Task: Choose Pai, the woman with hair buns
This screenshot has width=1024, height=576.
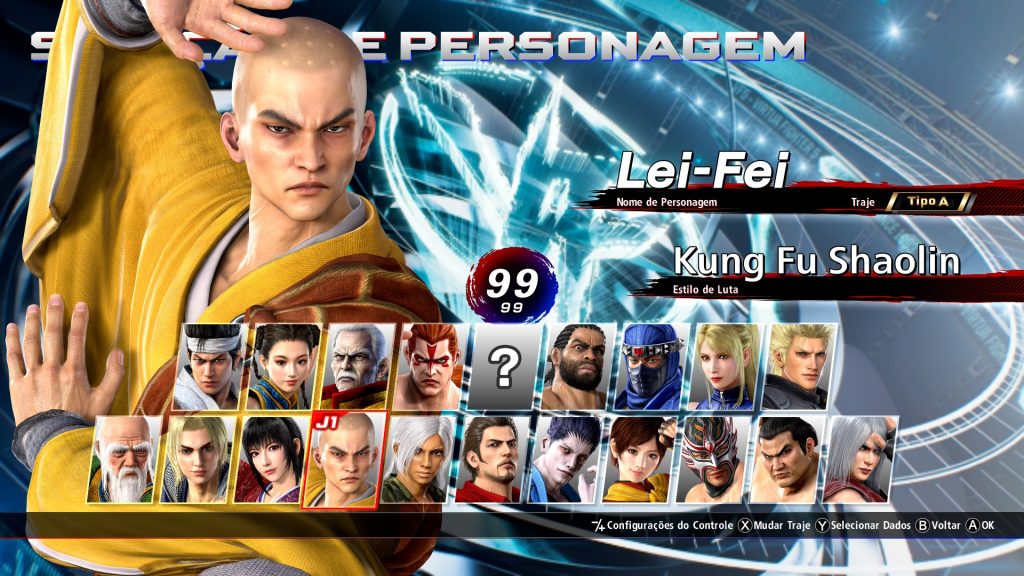Action: coord(284,367)
